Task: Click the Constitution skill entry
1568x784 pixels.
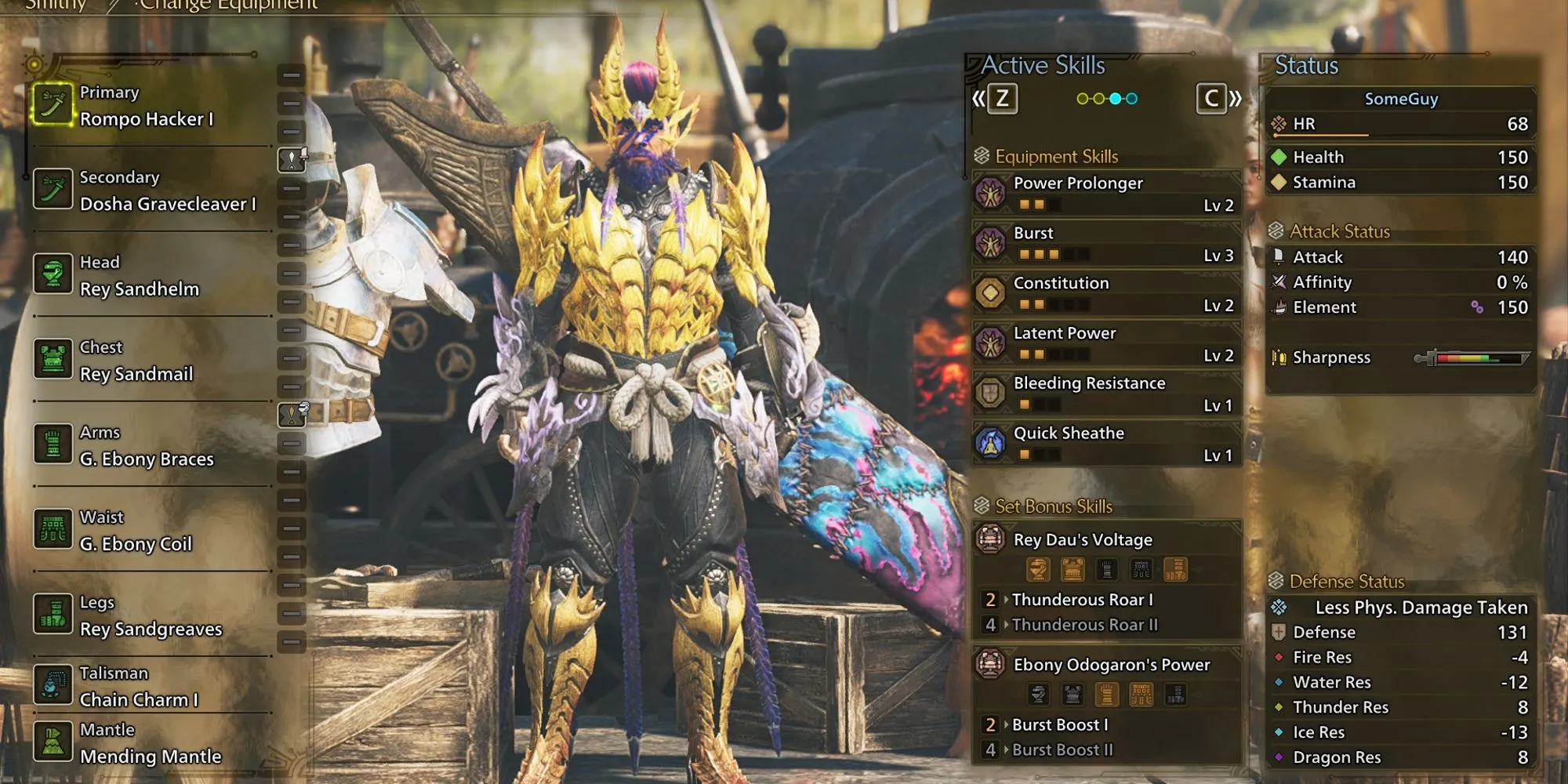Action: click(x=1105, y=294)
